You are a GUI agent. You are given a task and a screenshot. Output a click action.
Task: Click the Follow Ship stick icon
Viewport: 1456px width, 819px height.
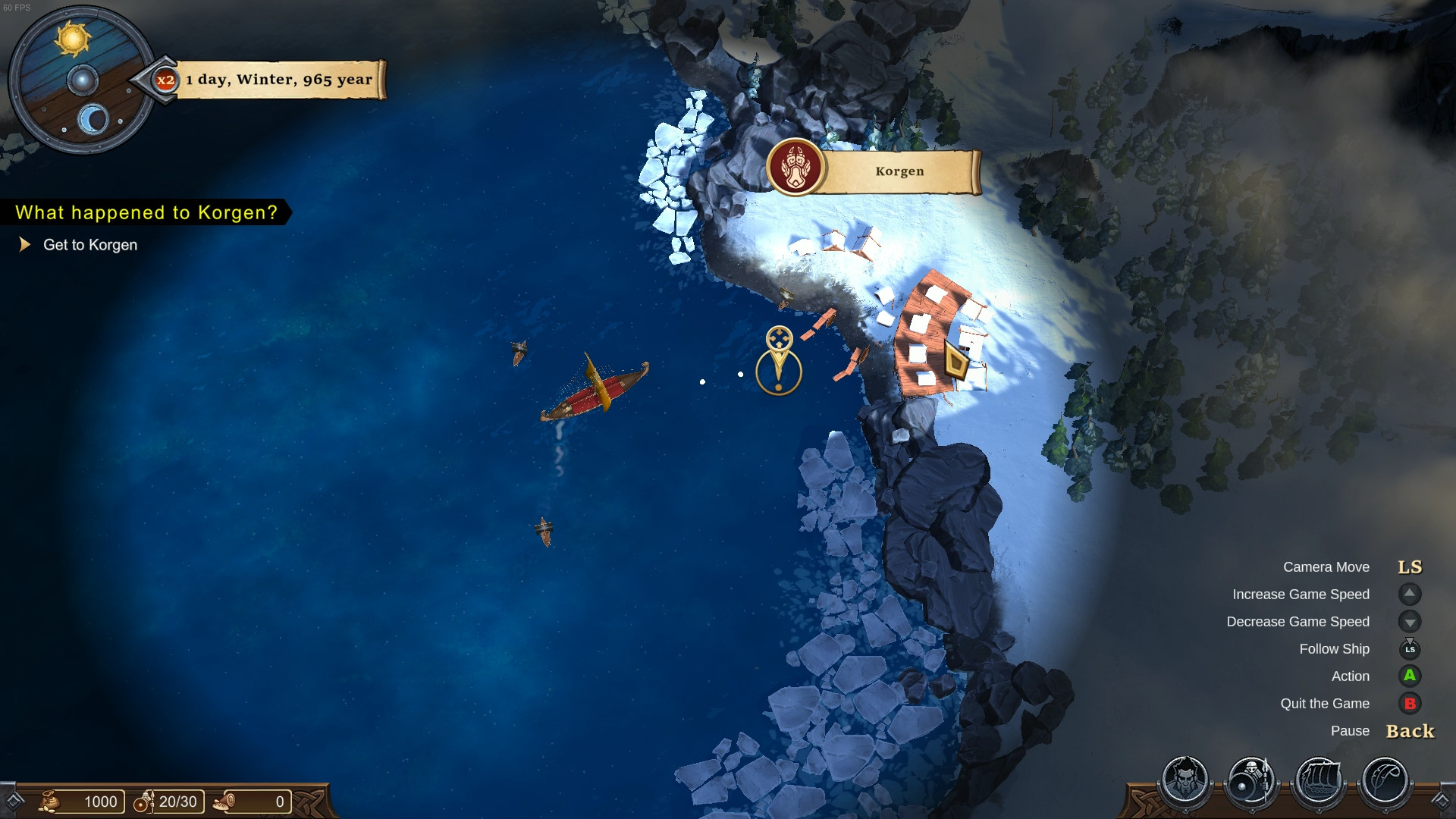[x=1409, y=649]
